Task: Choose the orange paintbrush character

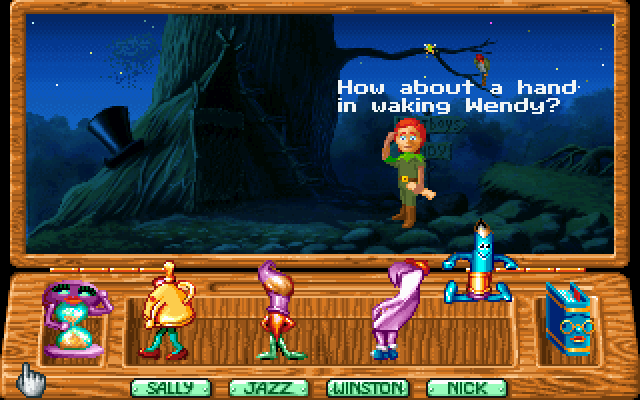Action: tap(275, 309)
